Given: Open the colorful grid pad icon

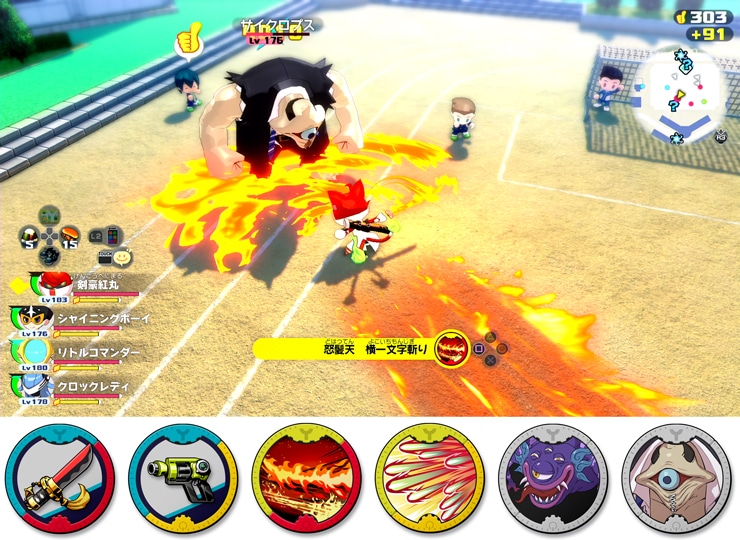Looking at the screenshot, I should (112, 235).
